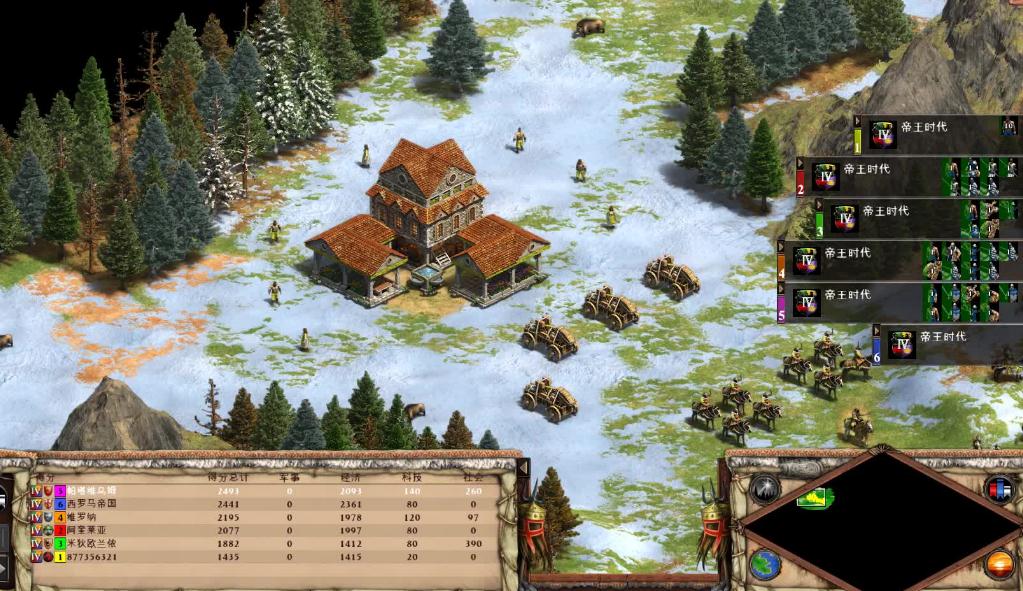Expand player 1 spectator panel arrow
1023x591 pixels.
pyautogui.click(x=857, y=121)
